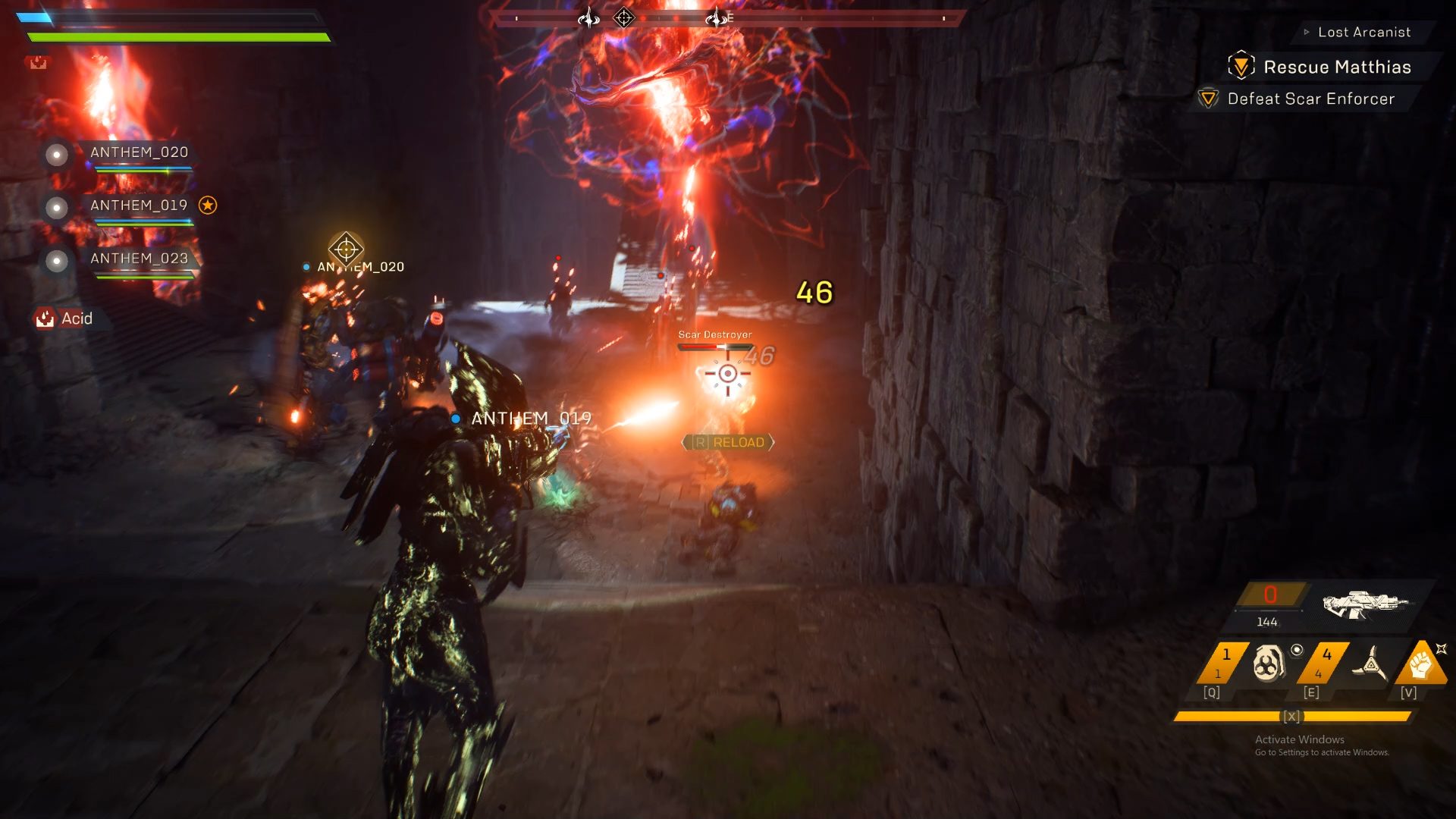Click the Defeat Scar Enforcer objective
Image resolution: width=1456 pixels, height=819 pixels.
(x=1310, y=99)
